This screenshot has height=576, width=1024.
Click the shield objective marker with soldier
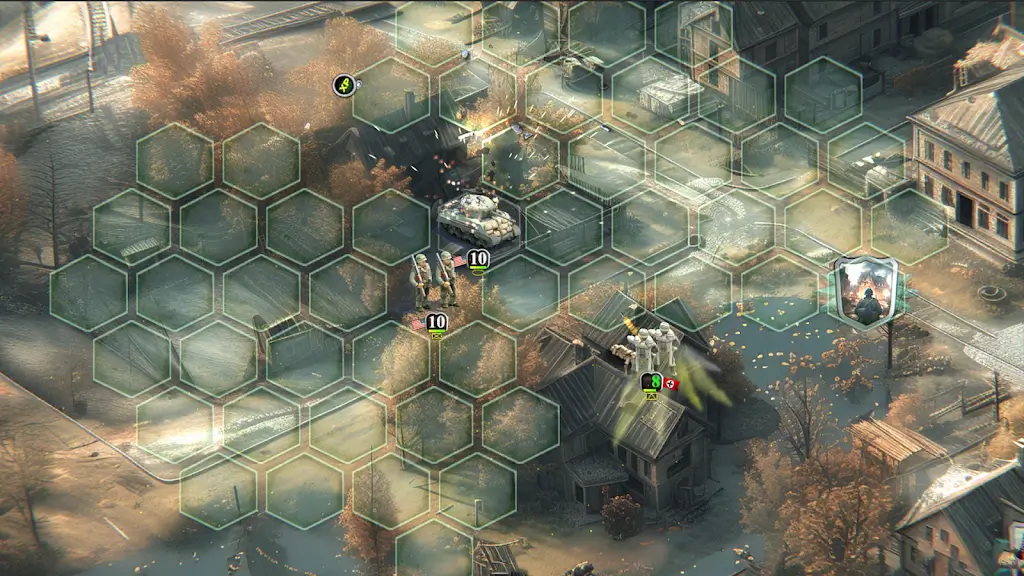[865, 292]
